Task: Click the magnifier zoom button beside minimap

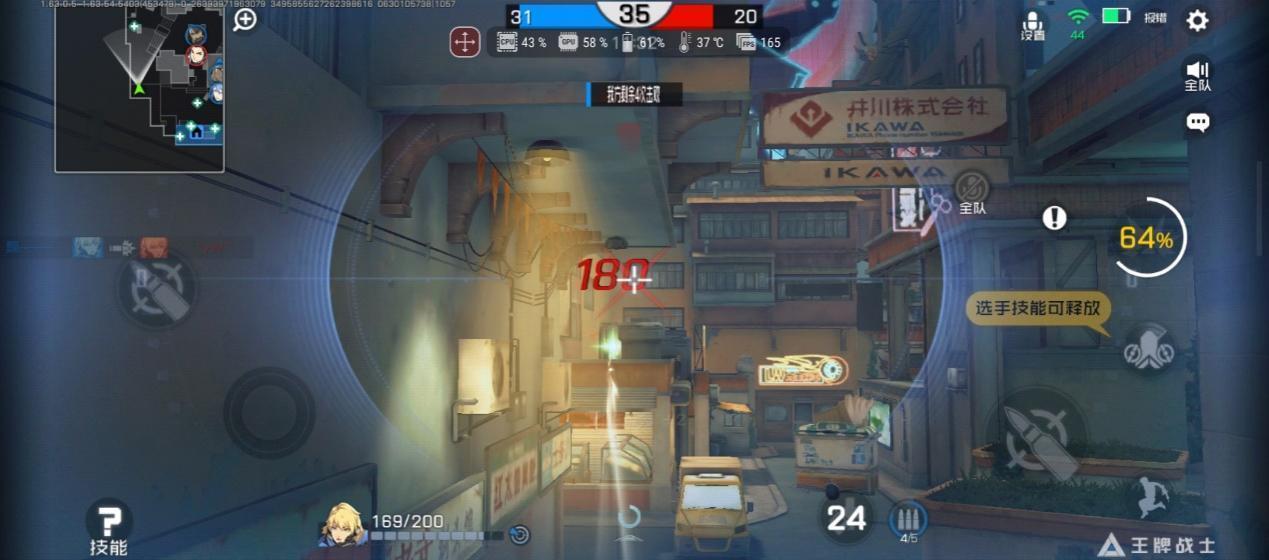Action: click(245, 19)
